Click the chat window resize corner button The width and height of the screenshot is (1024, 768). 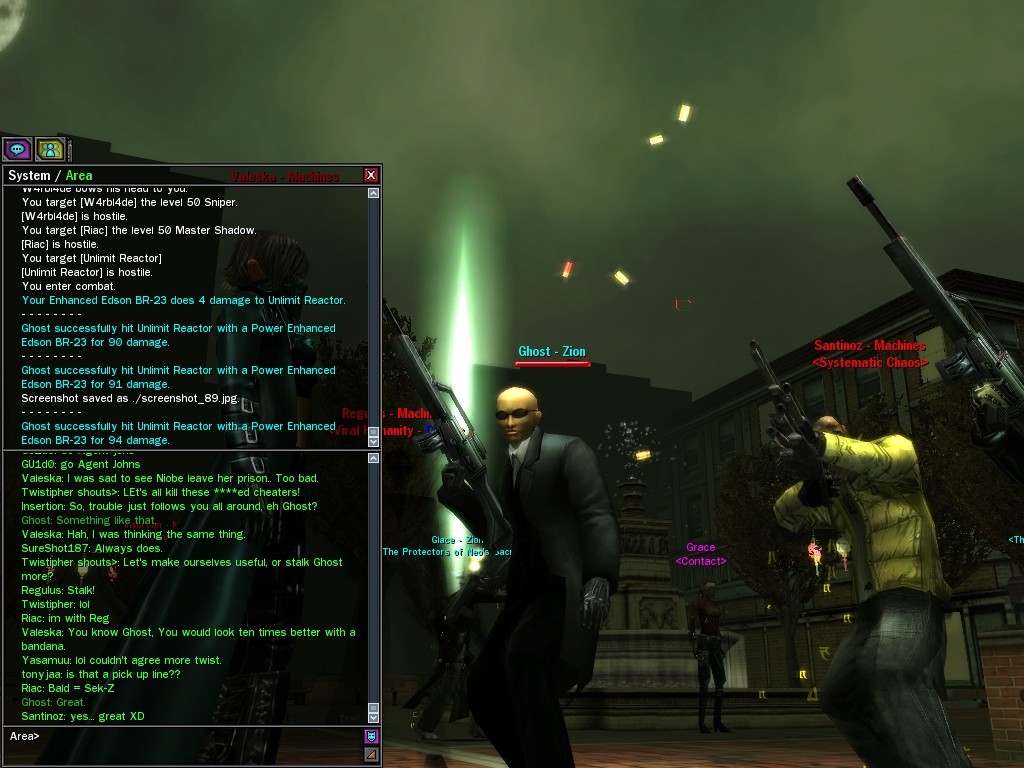tap(371, 754)
